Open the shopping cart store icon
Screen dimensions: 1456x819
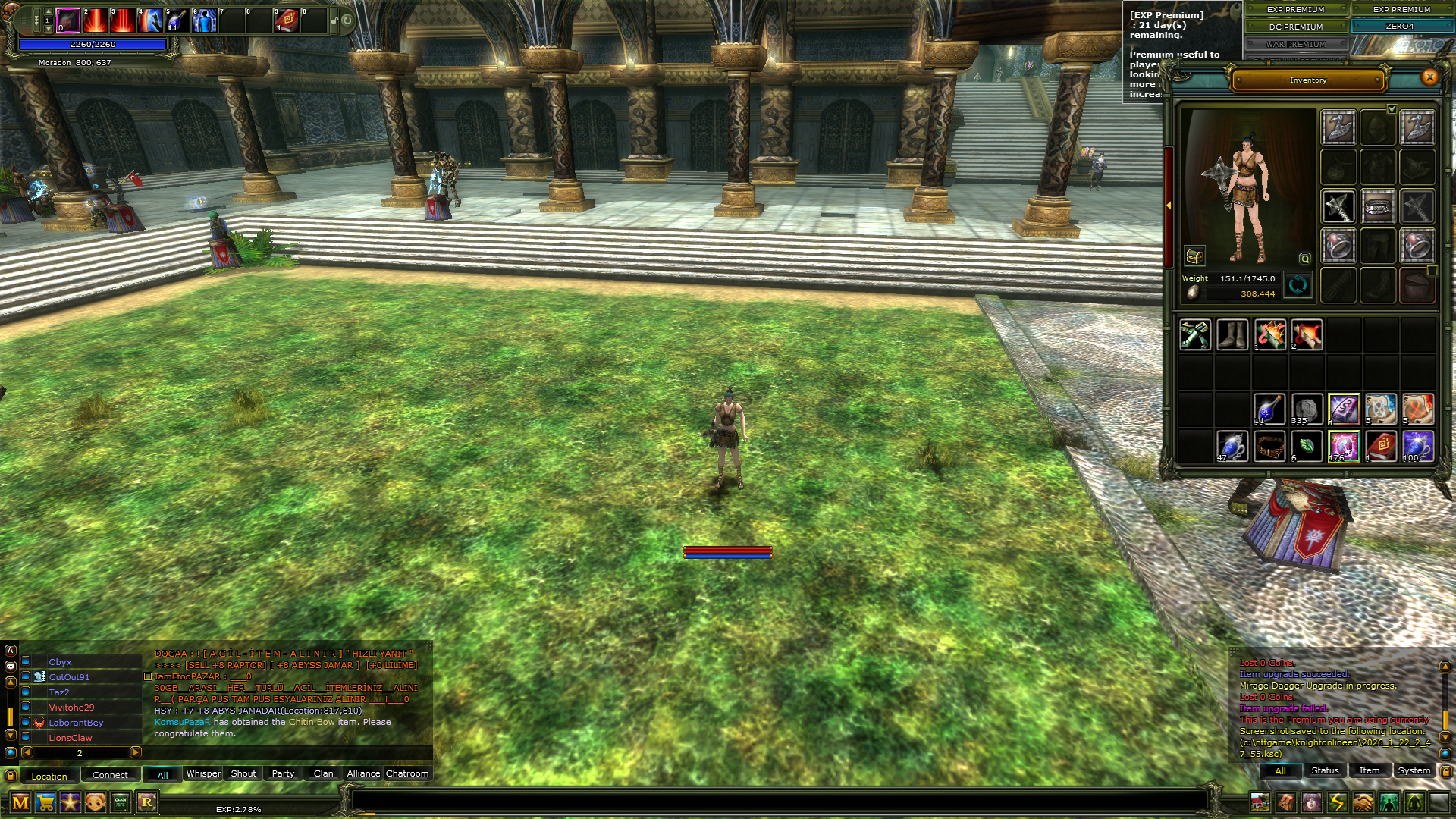pos(45,802)
